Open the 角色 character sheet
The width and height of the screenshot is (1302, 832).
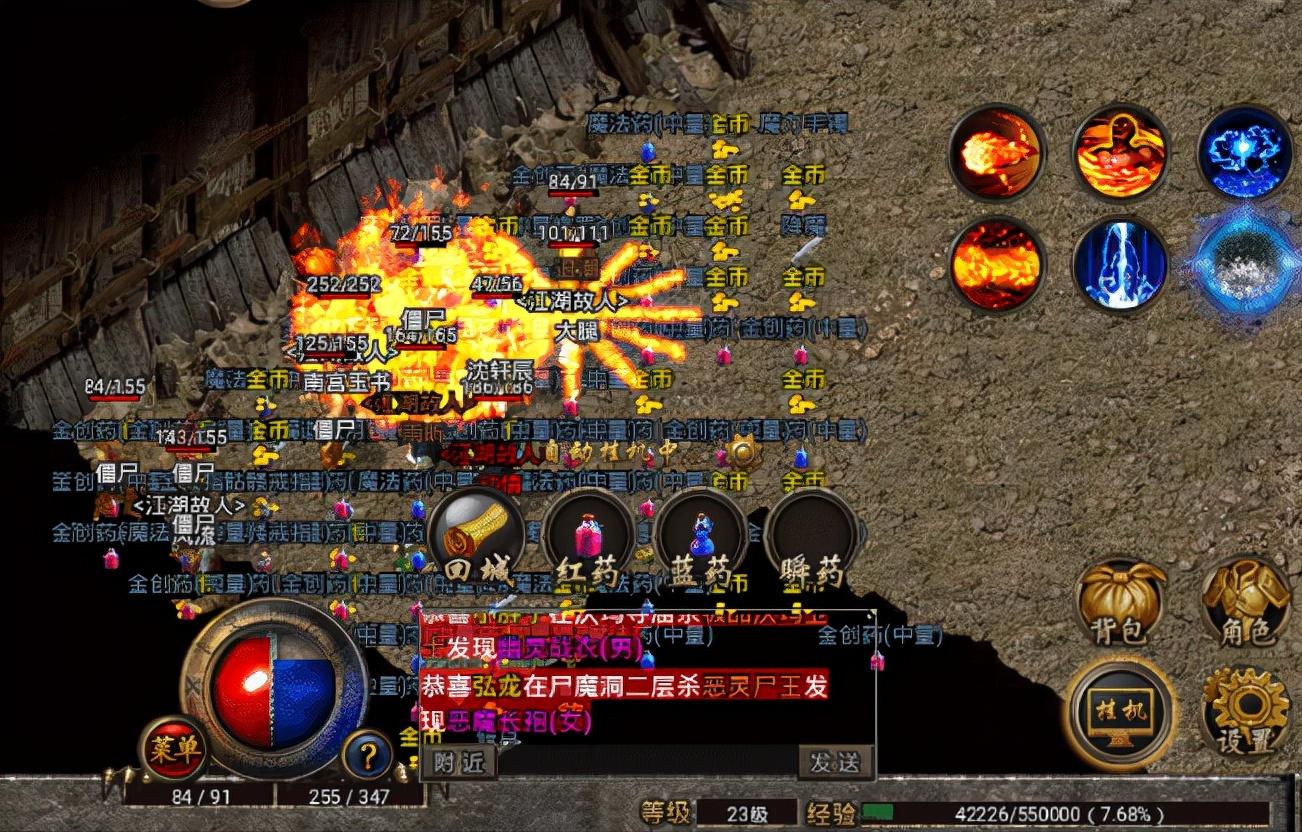(1245, 602)
